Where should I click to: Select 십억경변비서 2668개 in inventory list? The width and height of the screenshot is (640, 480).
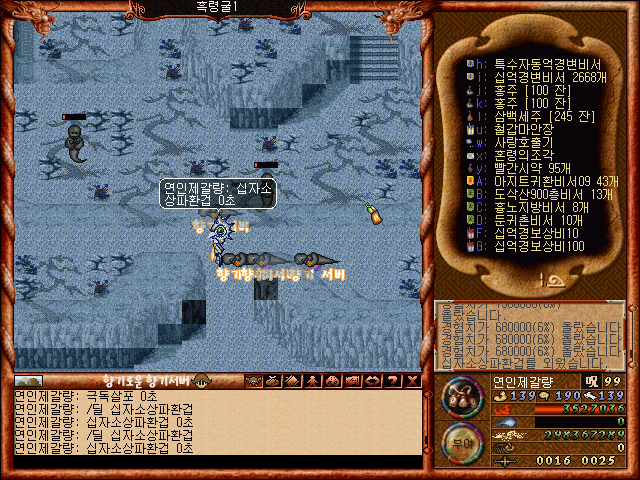pyautogui.click(x=530, y=75)
